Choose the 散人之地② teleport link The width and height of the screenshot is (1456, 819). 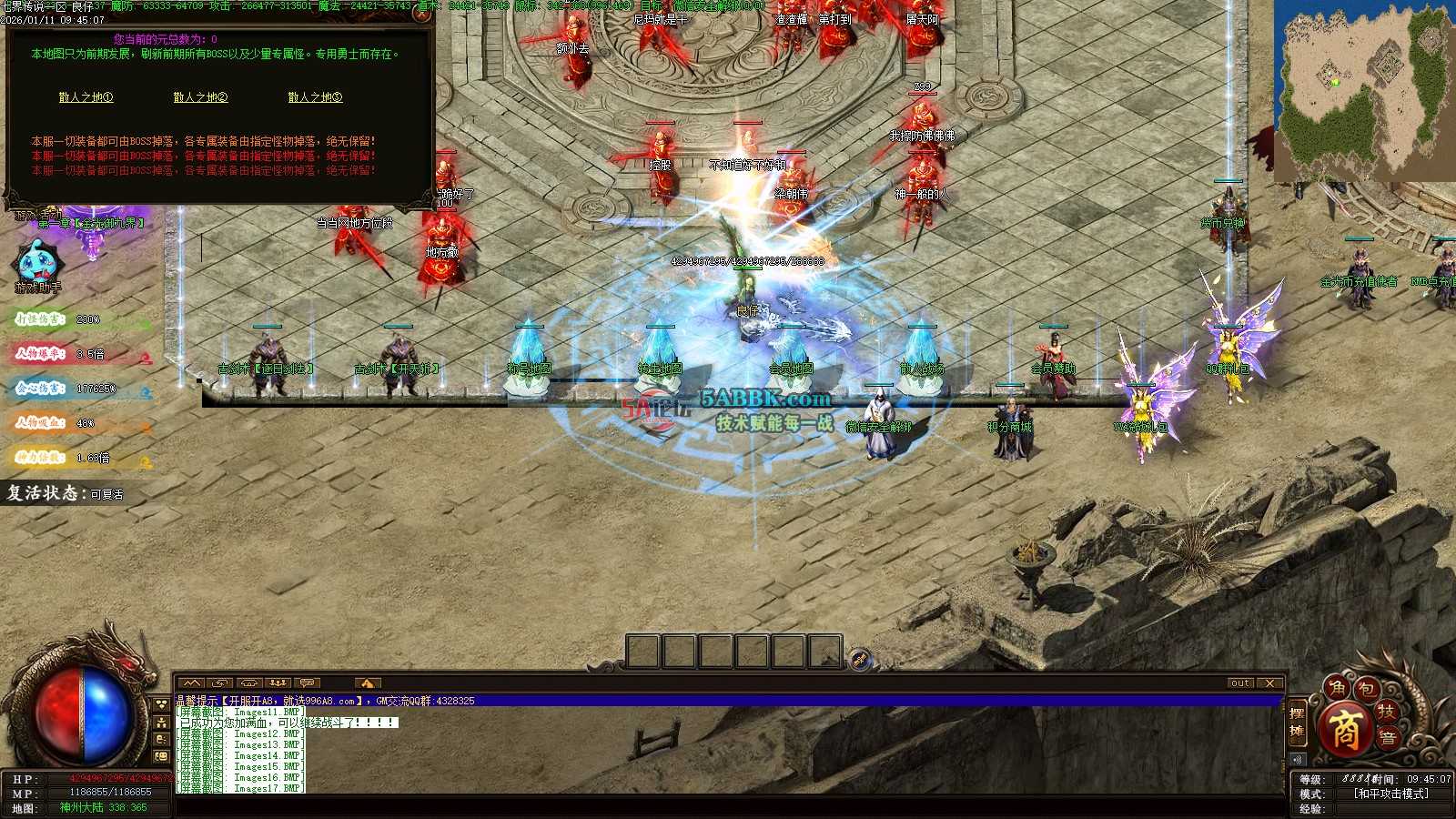[x=200, y=97]
